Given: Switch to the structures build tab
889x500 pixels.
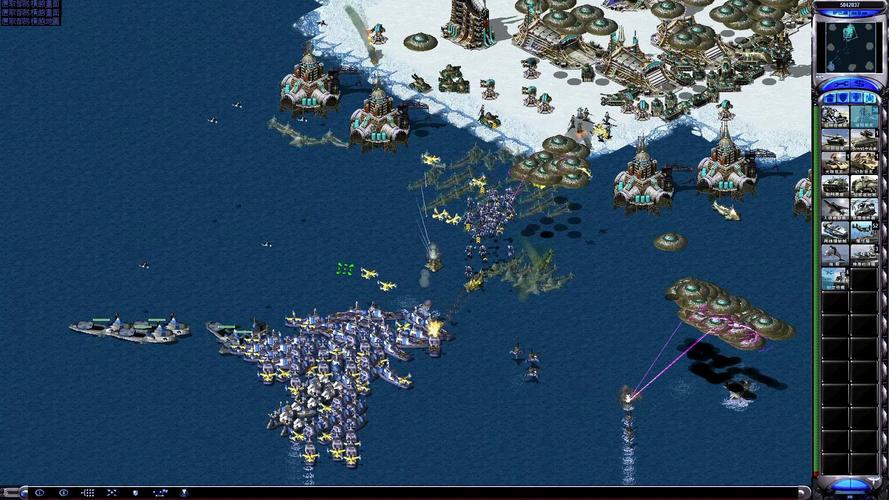Looking at the screenshot, I should (829, 98).
